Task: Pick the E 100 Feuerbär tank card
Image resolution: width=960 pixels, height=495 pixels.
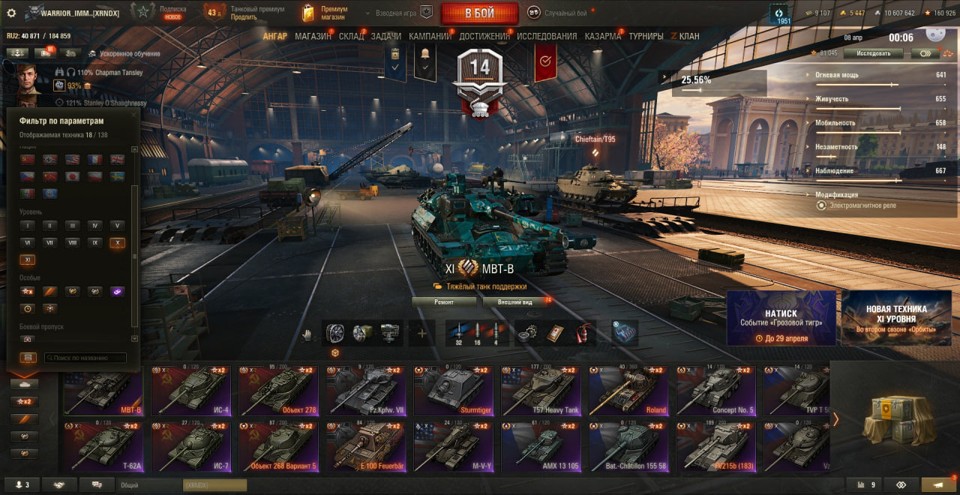Action: point(367,445)
